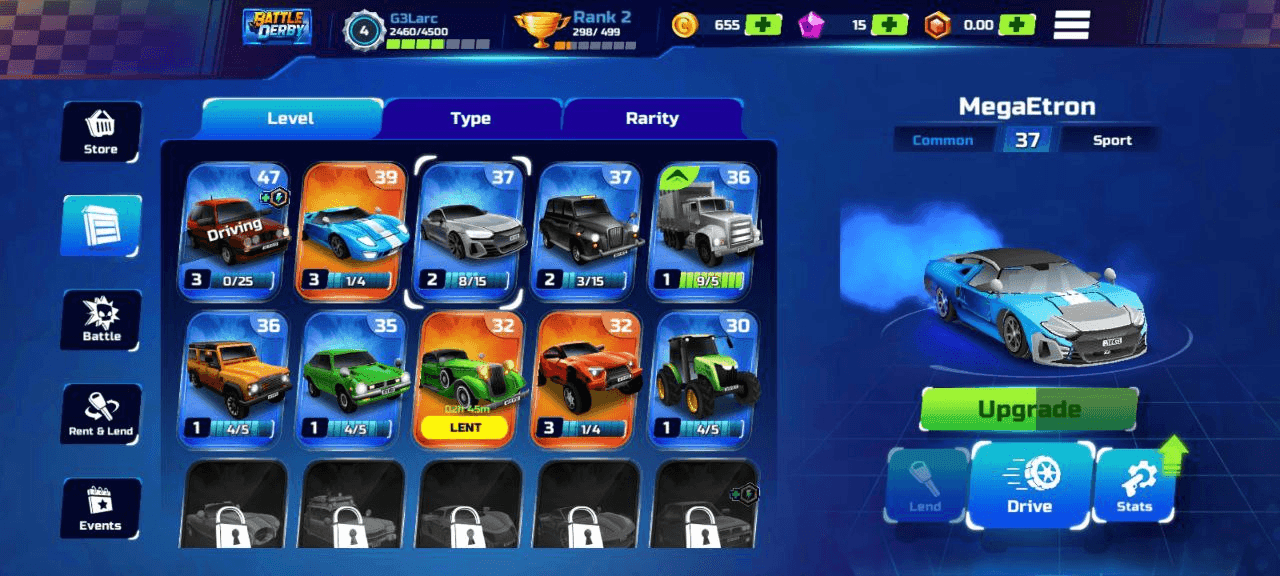Add more pink gems
This screenshot has width=1280, height=576.
(889, 25)
